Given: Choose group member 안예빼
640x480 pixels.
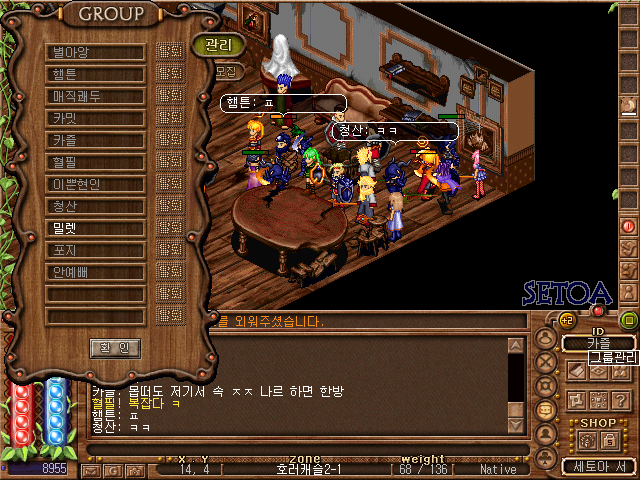Looking at the screenshot, I should (x=95, y=272).
